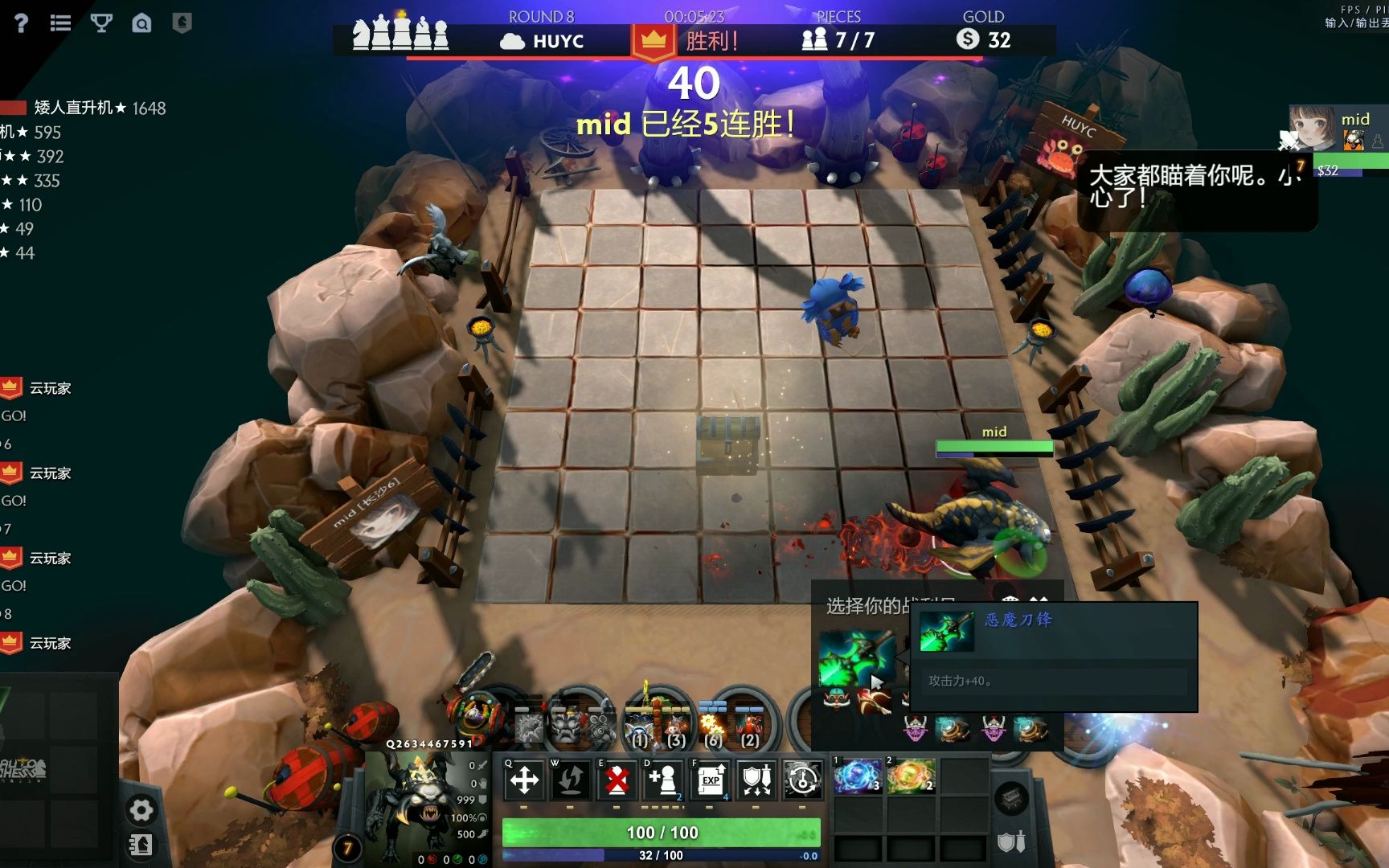The width and height of the screenshot is (1389, 868).
Task: Pick the green Demon Edge loot reward
Action: coord(857,657)
